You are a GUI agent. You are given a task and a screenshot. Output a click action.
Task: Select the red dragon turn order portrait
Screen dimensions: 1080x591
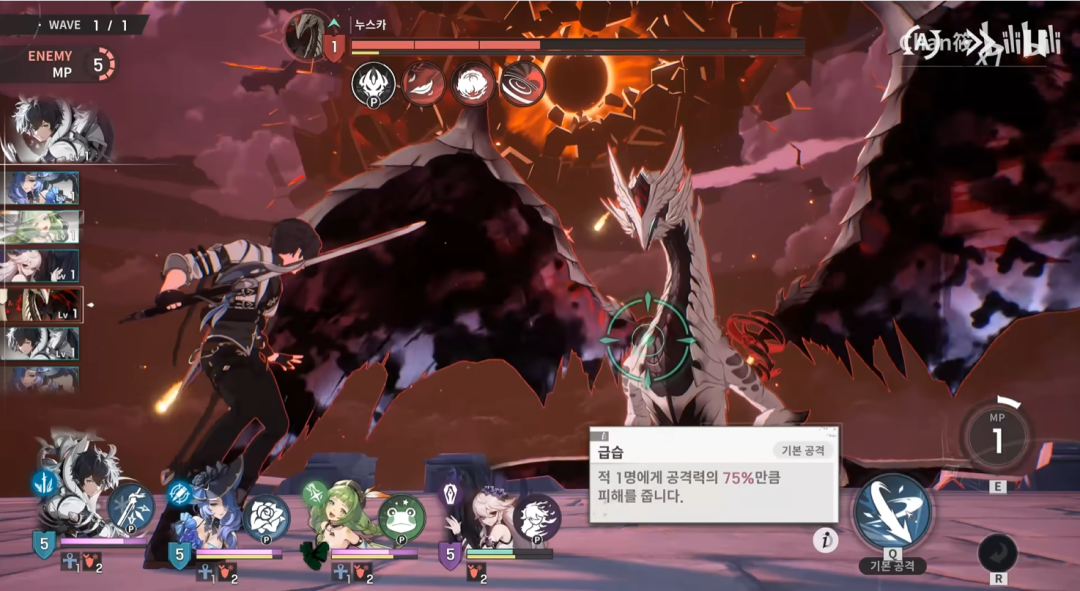point(42,305)
